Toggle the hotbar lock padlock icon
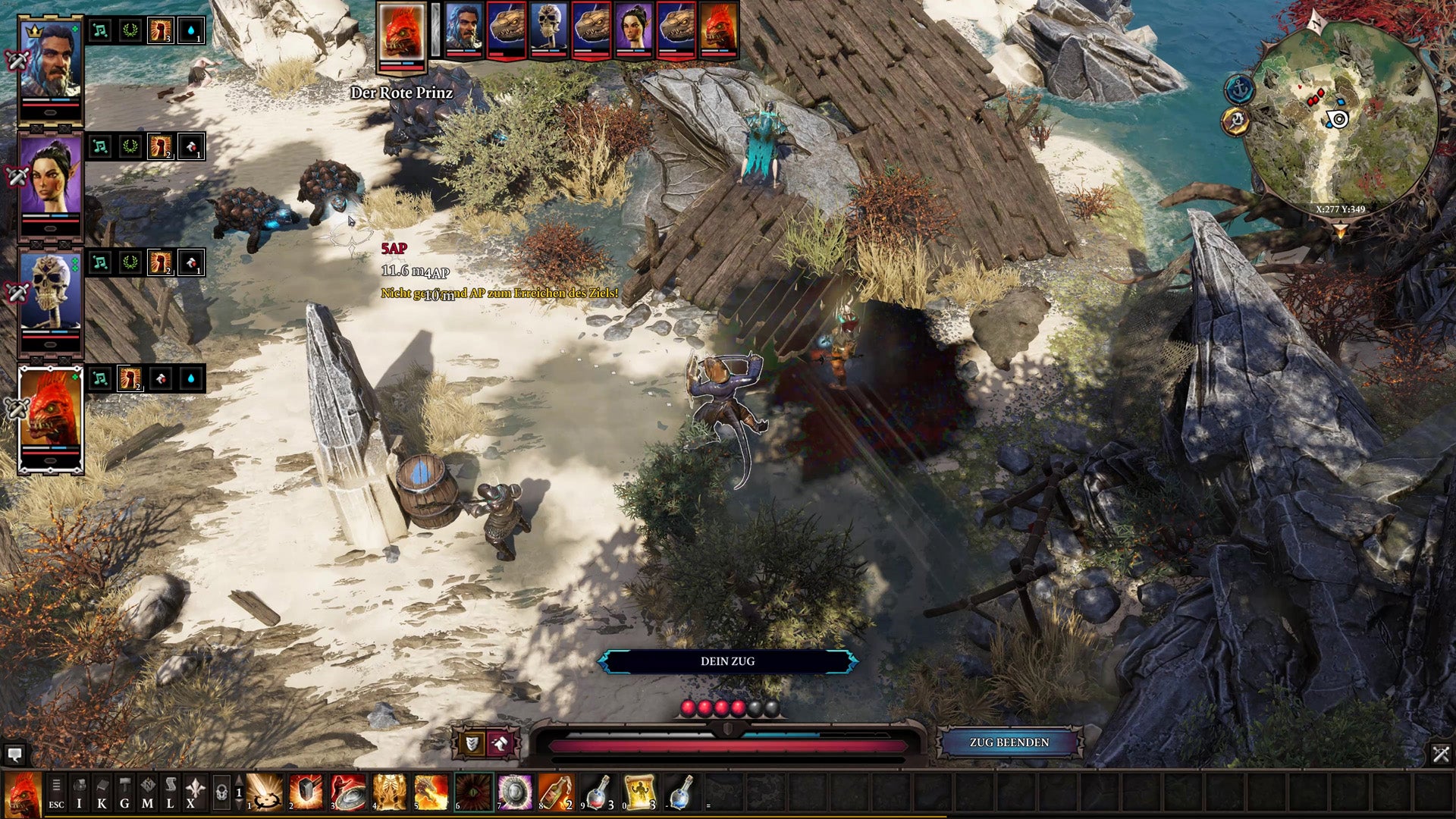 [x=221, y=792]
